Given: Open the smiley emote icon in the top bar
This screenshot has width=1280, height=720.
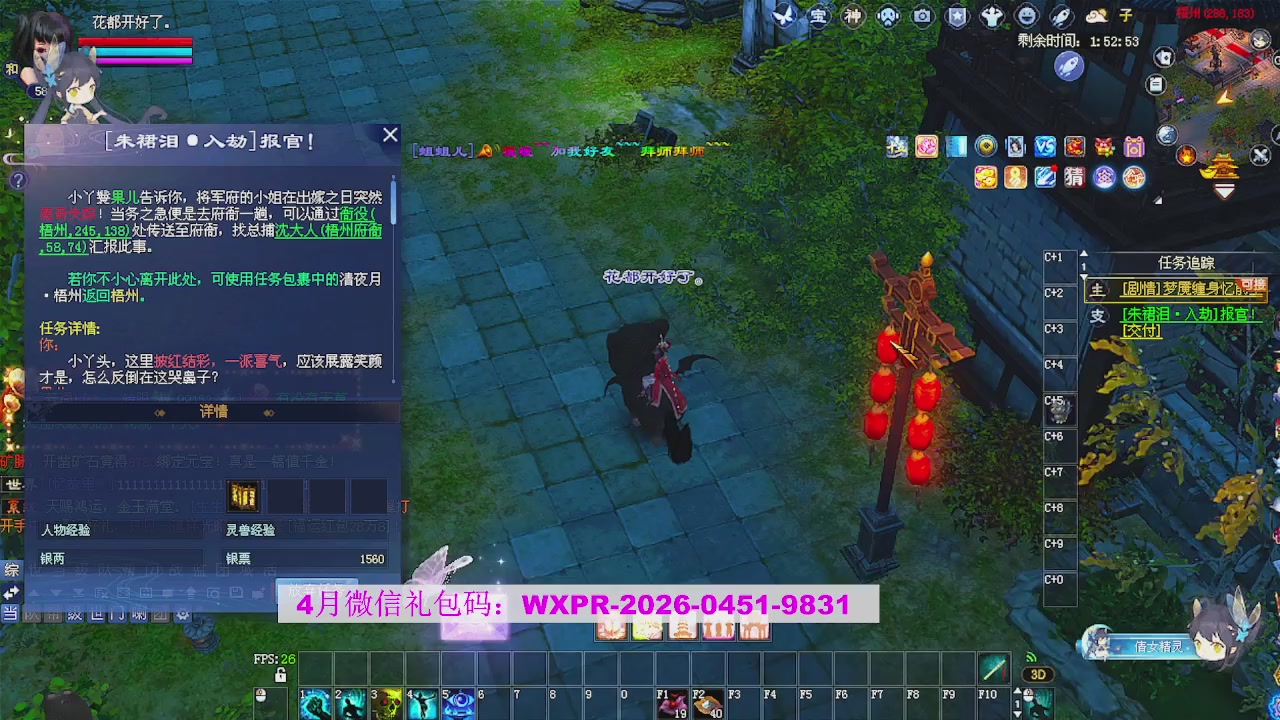Looking at the screenshot, I should (x=1026, y=16).
